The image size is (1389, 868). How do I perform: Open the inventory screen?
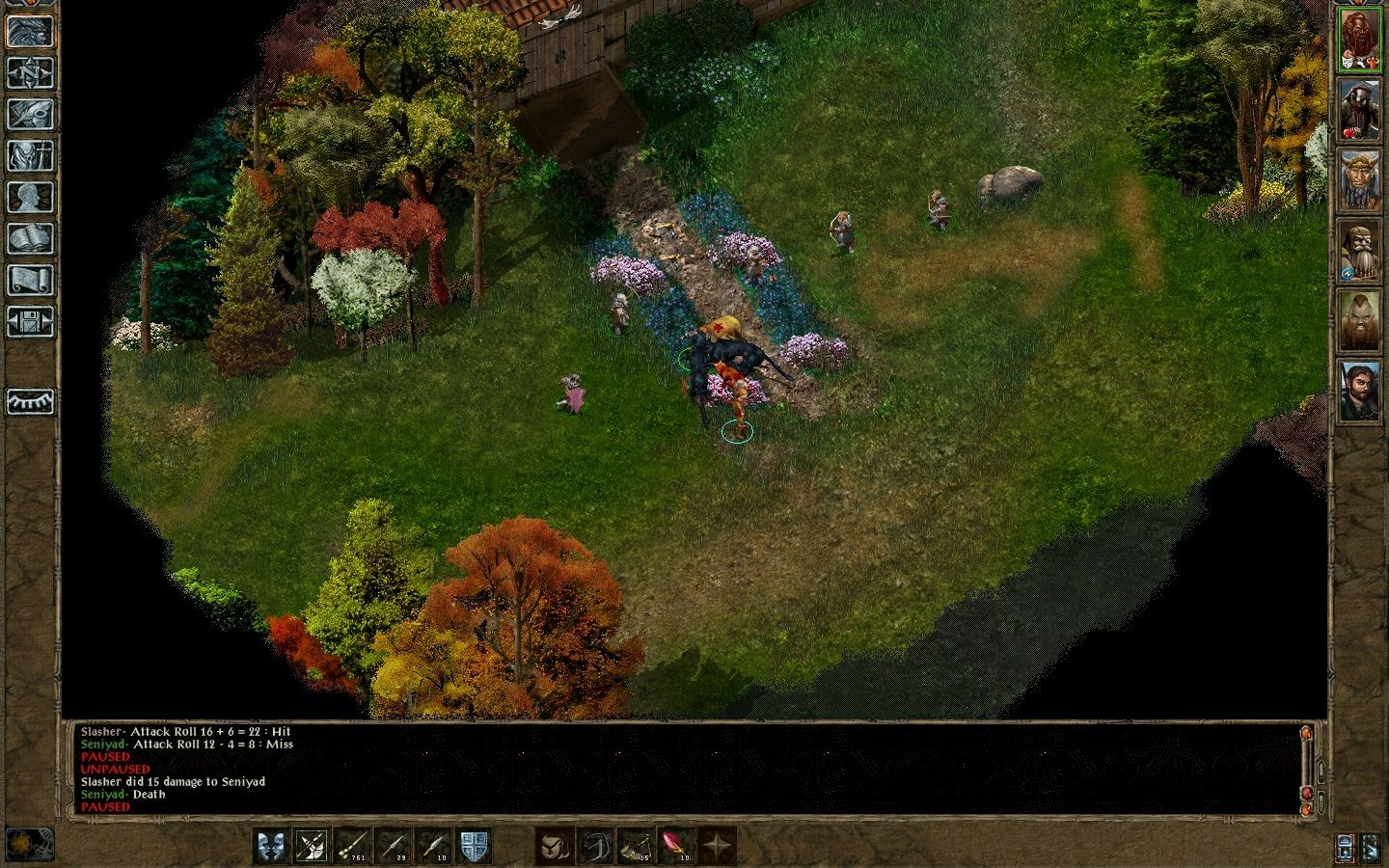(30, 155)
